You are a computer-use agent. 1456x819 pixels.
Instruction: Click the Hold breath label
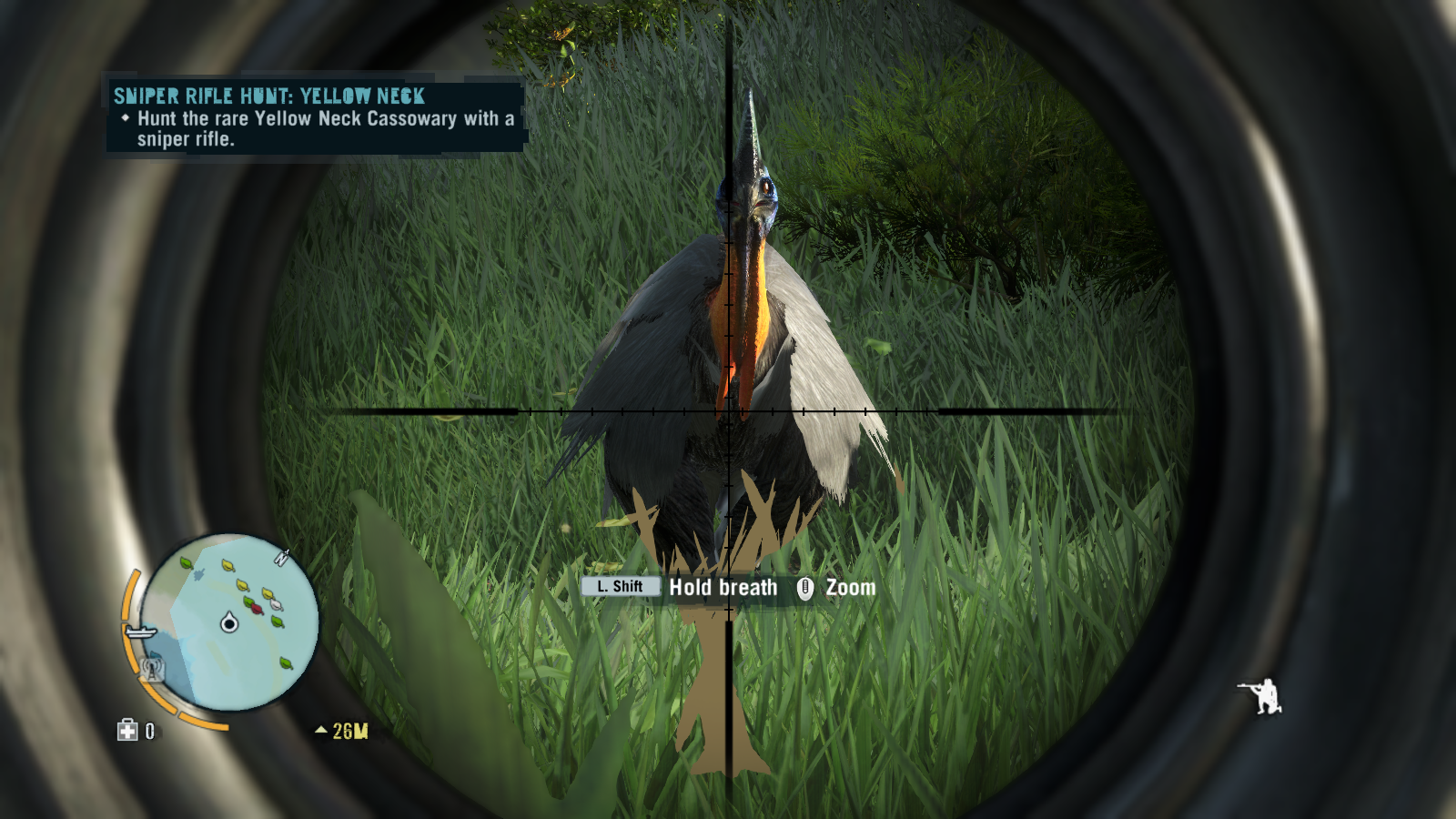pyautogui.click(x=722, y=588)
